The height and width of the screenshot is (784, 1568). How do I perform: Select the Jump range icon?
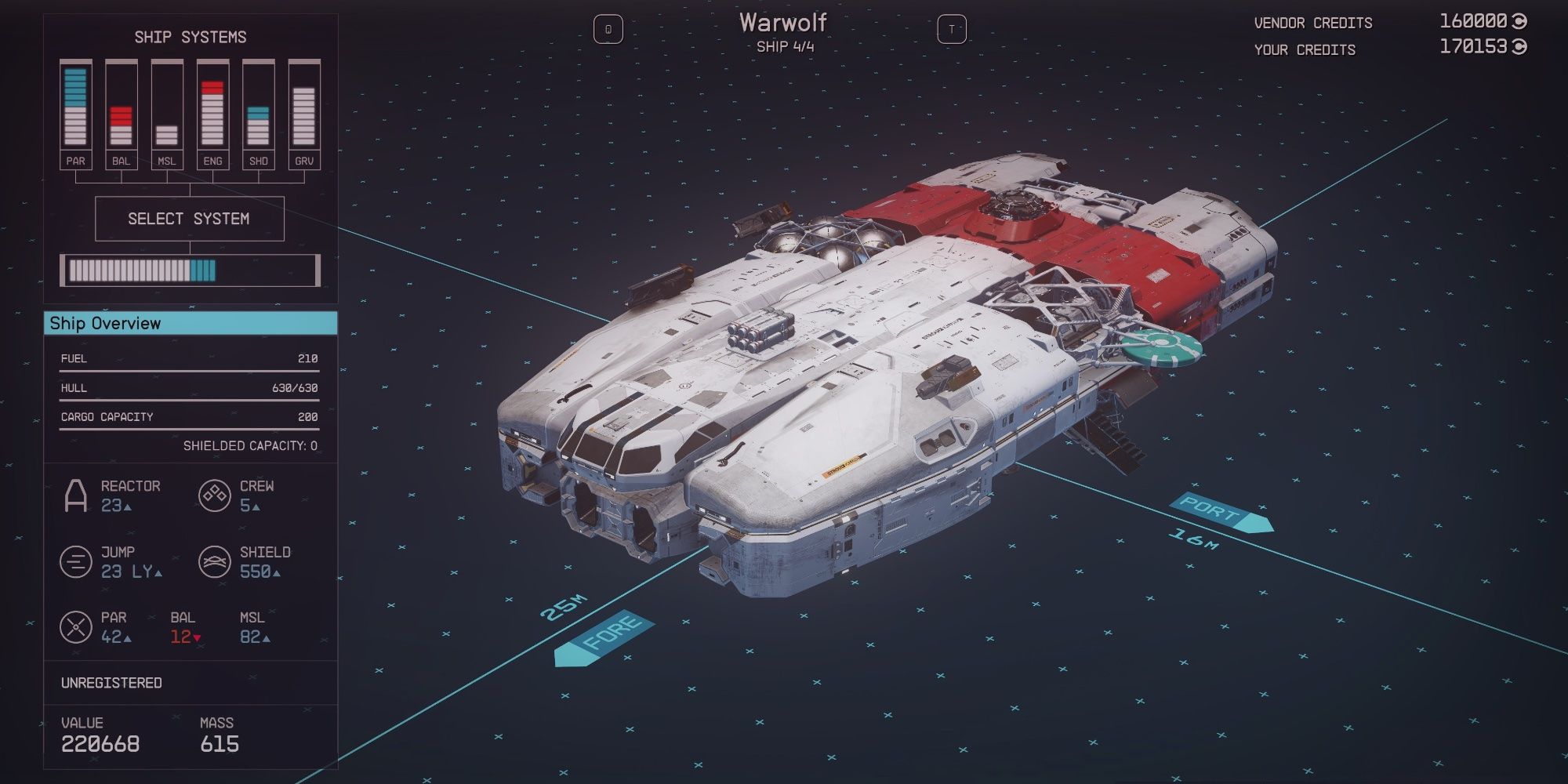[x=75, y=560]
